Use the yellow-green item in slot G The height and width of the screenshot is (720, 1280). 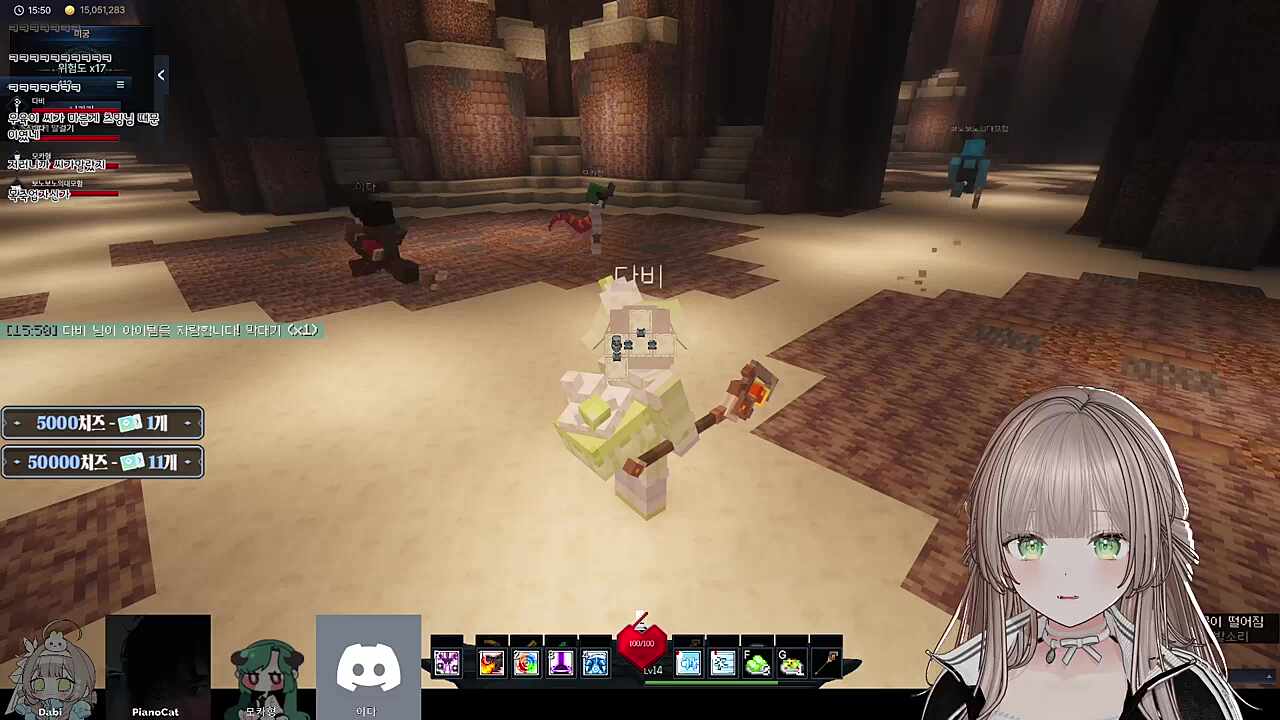792,662
